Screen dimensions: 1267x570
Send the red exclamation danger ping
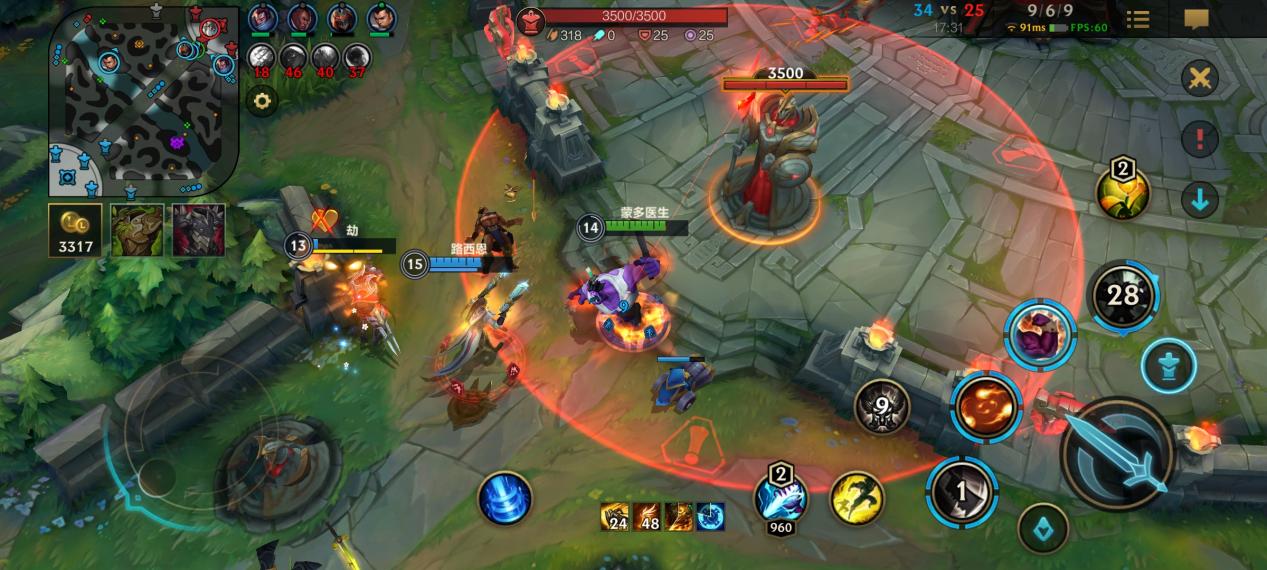click(x=1199, y=139)
